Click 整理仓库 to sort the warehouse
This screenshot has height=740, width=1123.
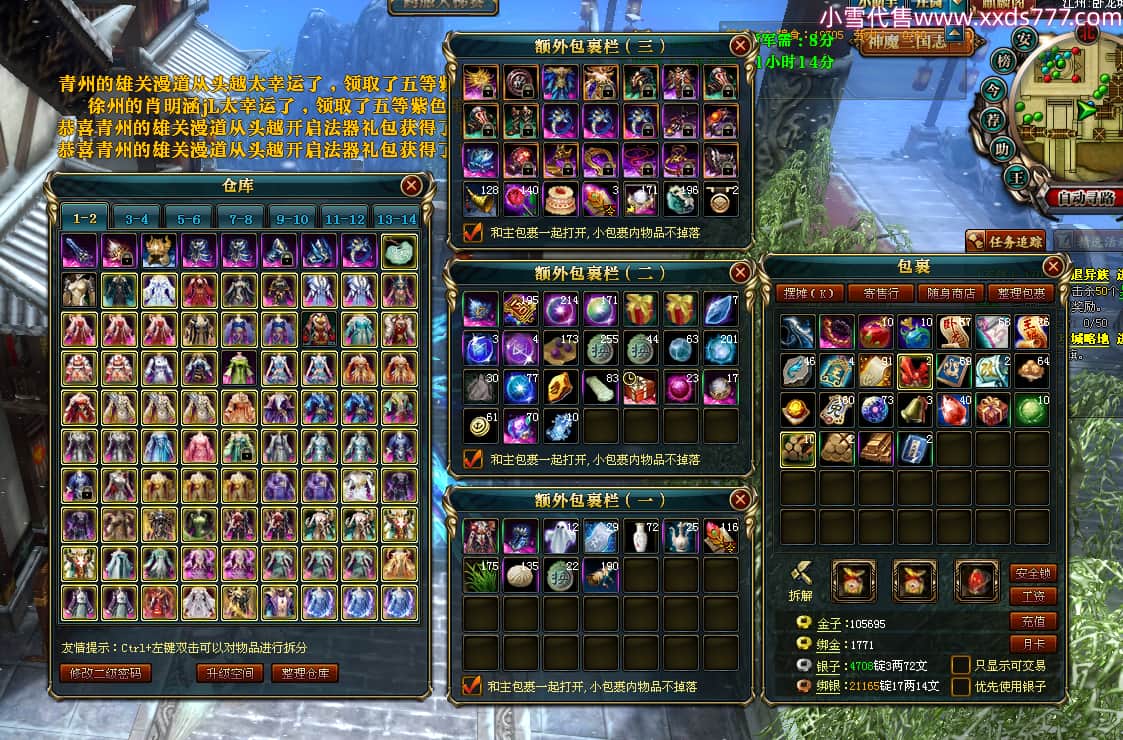(x=304, y=673)
